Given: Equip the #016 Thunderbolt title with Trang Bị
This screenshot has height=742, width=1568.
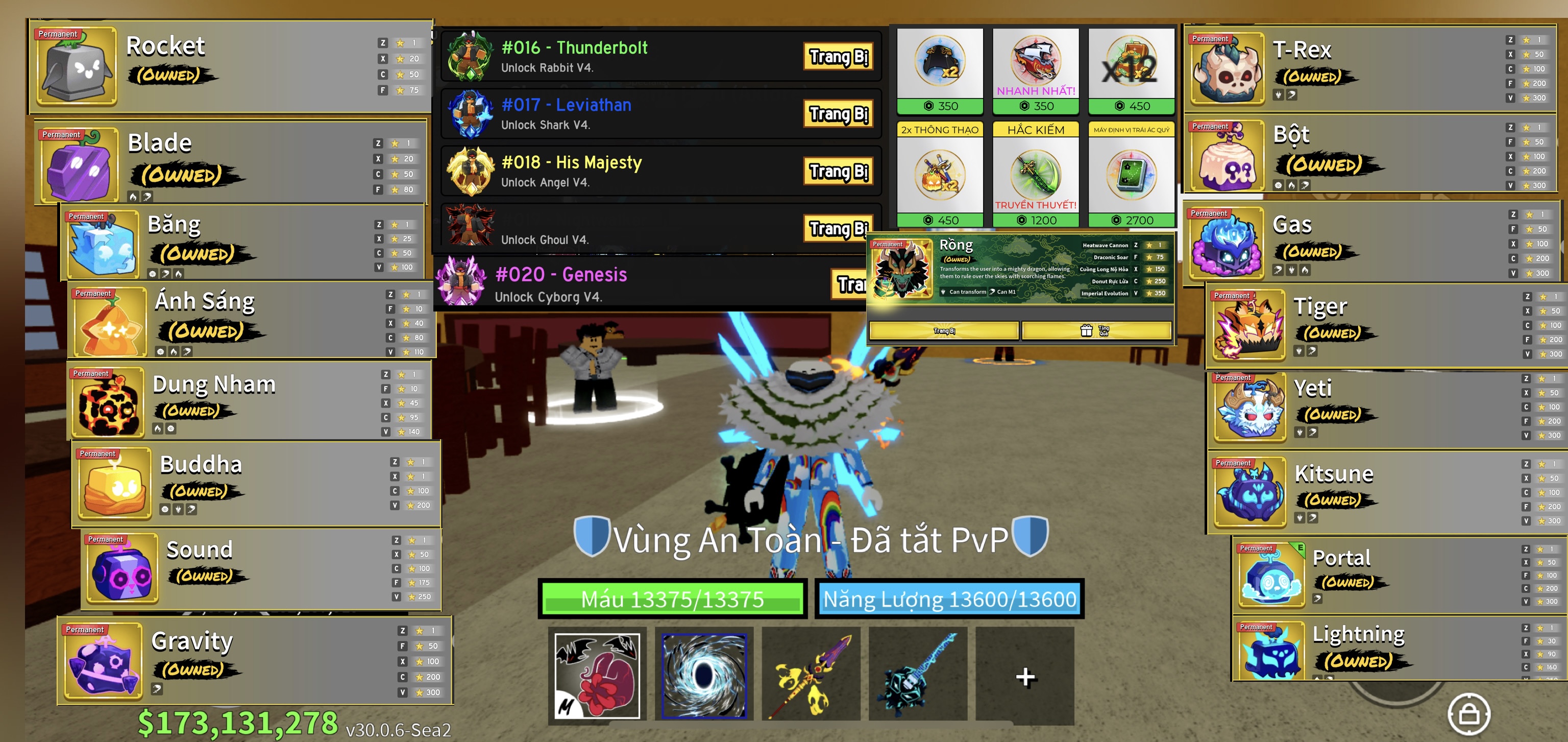Looking at the screenshot, I should 838,57.
